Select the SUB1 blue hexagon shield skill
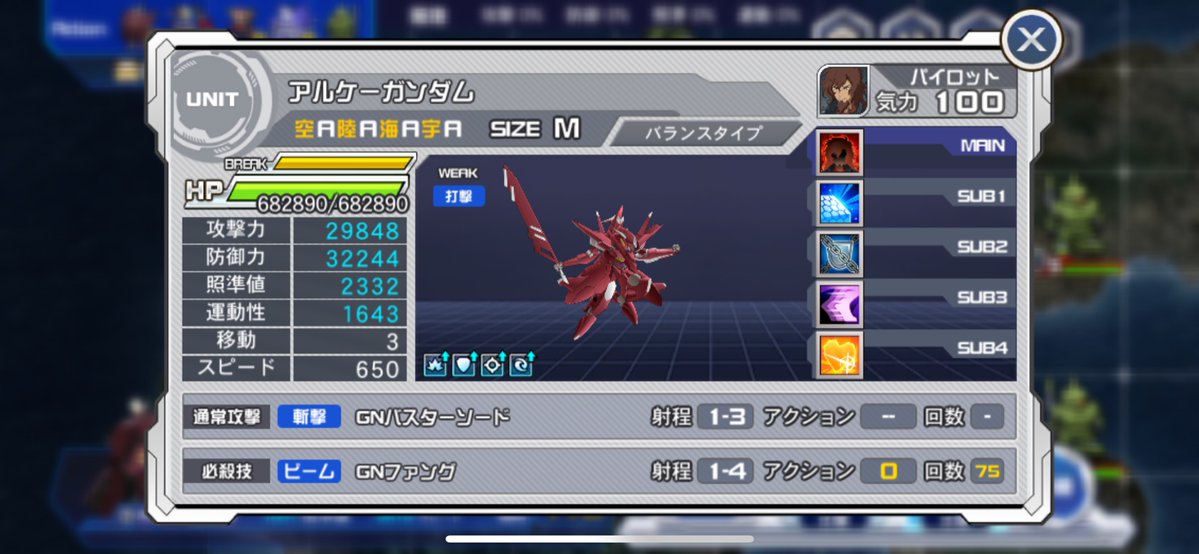1199x554 pixels. click(x=841, y=202)
